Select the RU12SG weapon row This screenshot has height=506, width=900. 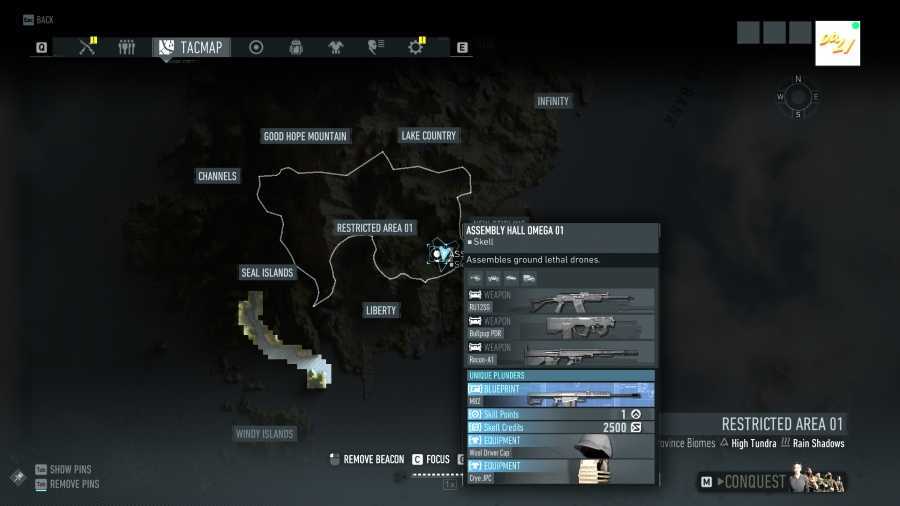point(560,301)
